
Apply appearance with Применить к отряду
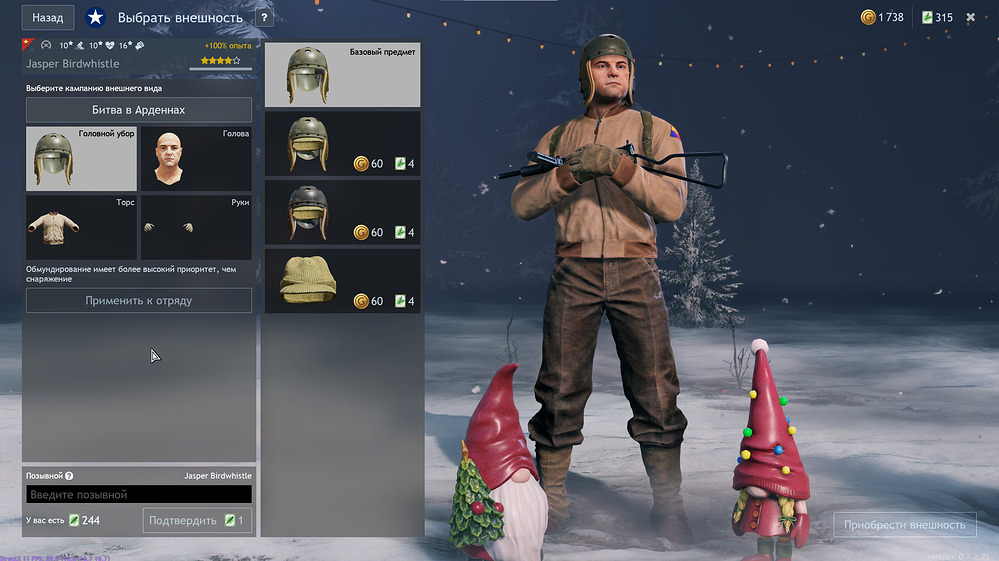(x=139, y=300)
